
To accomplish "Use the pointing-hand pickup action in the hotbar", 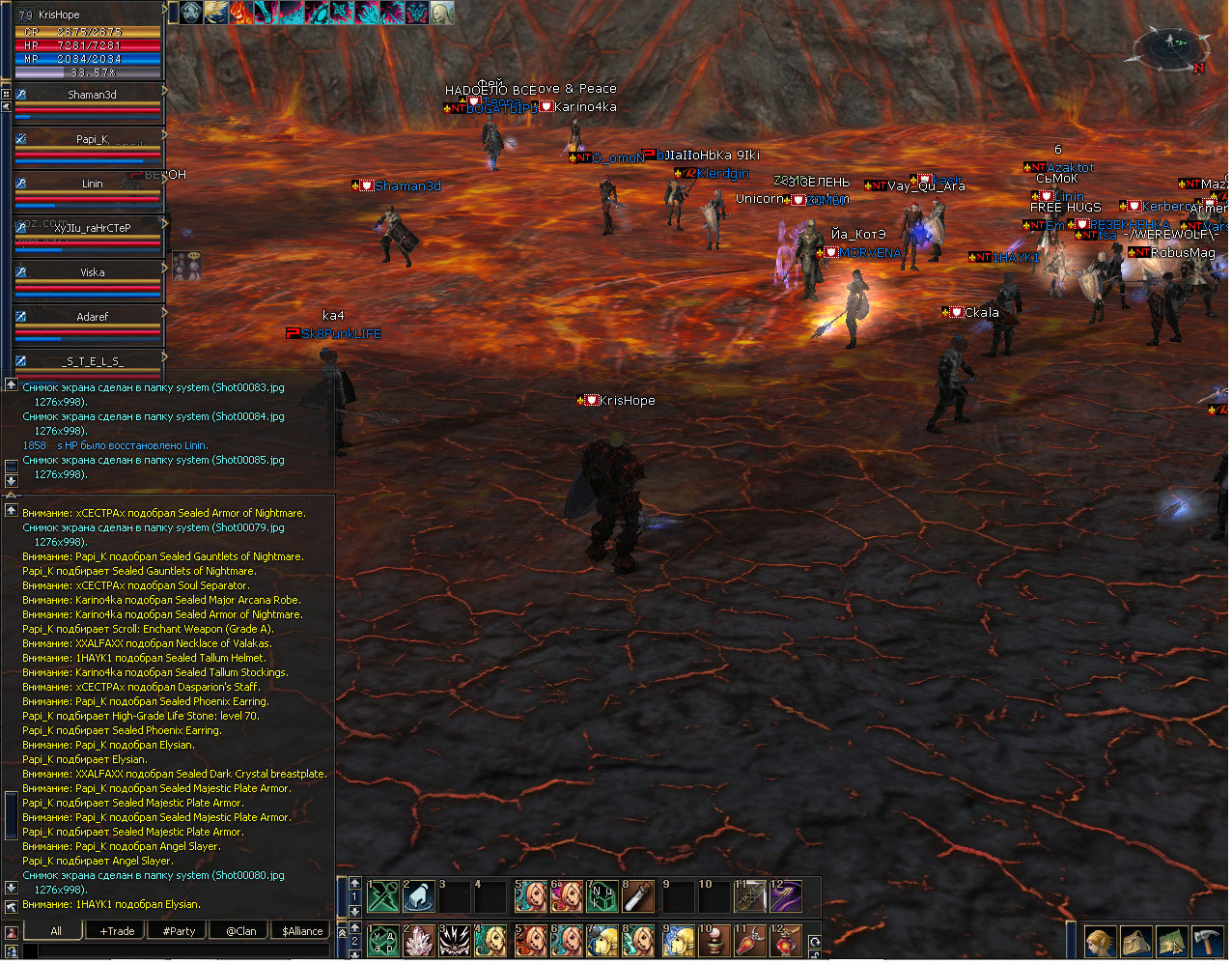I will pos(419,897).
